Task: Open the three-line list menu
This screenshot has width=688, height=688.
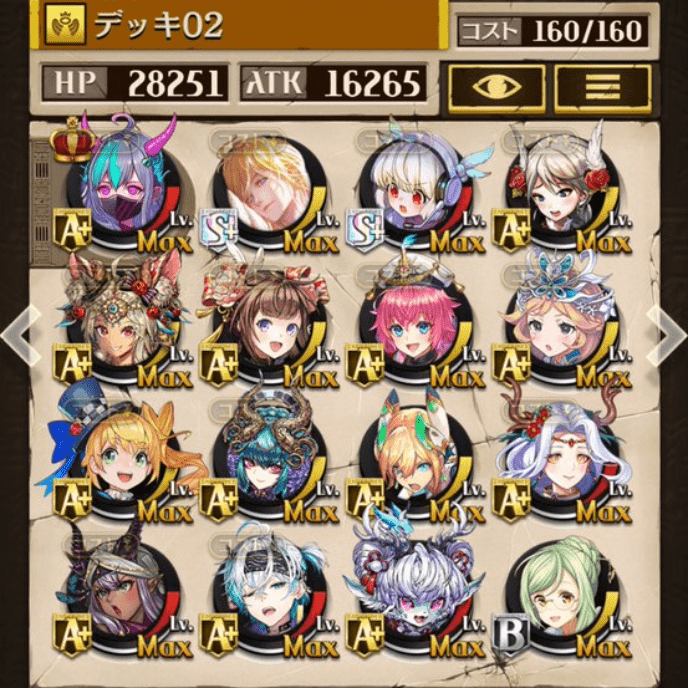Action: (603, 87)
